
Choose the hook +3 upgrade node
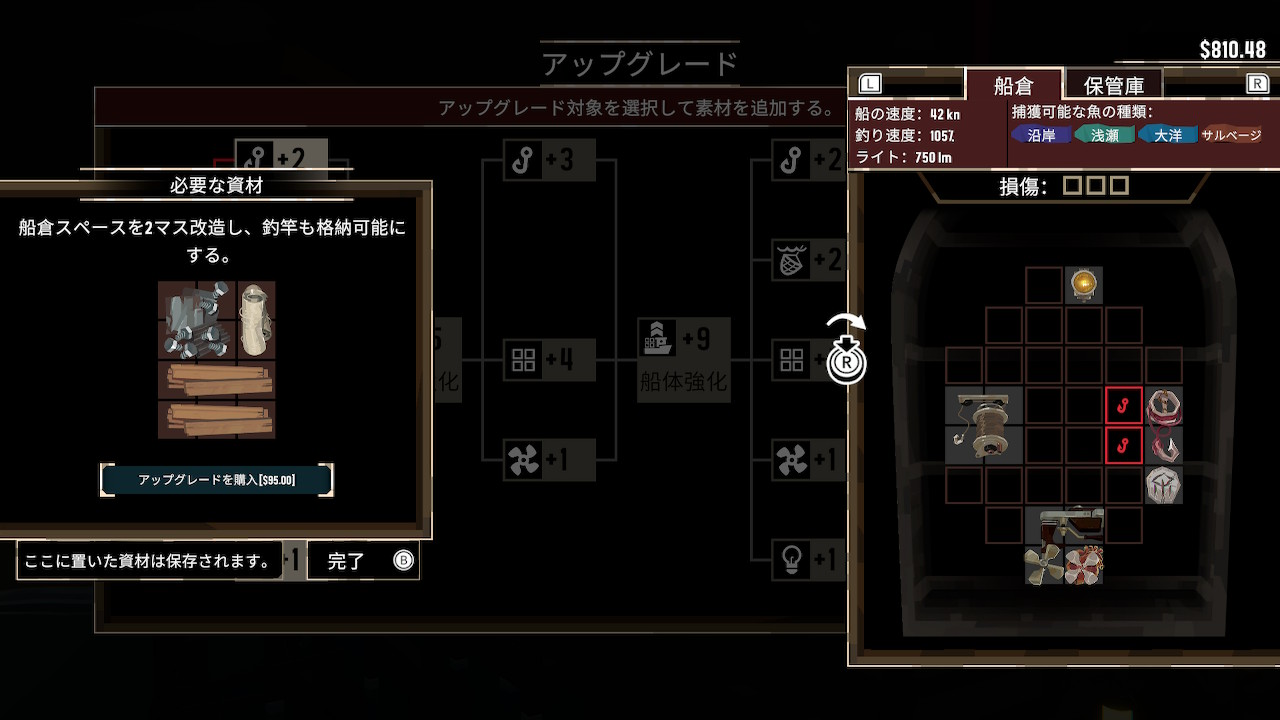click(x=549, y=160)
